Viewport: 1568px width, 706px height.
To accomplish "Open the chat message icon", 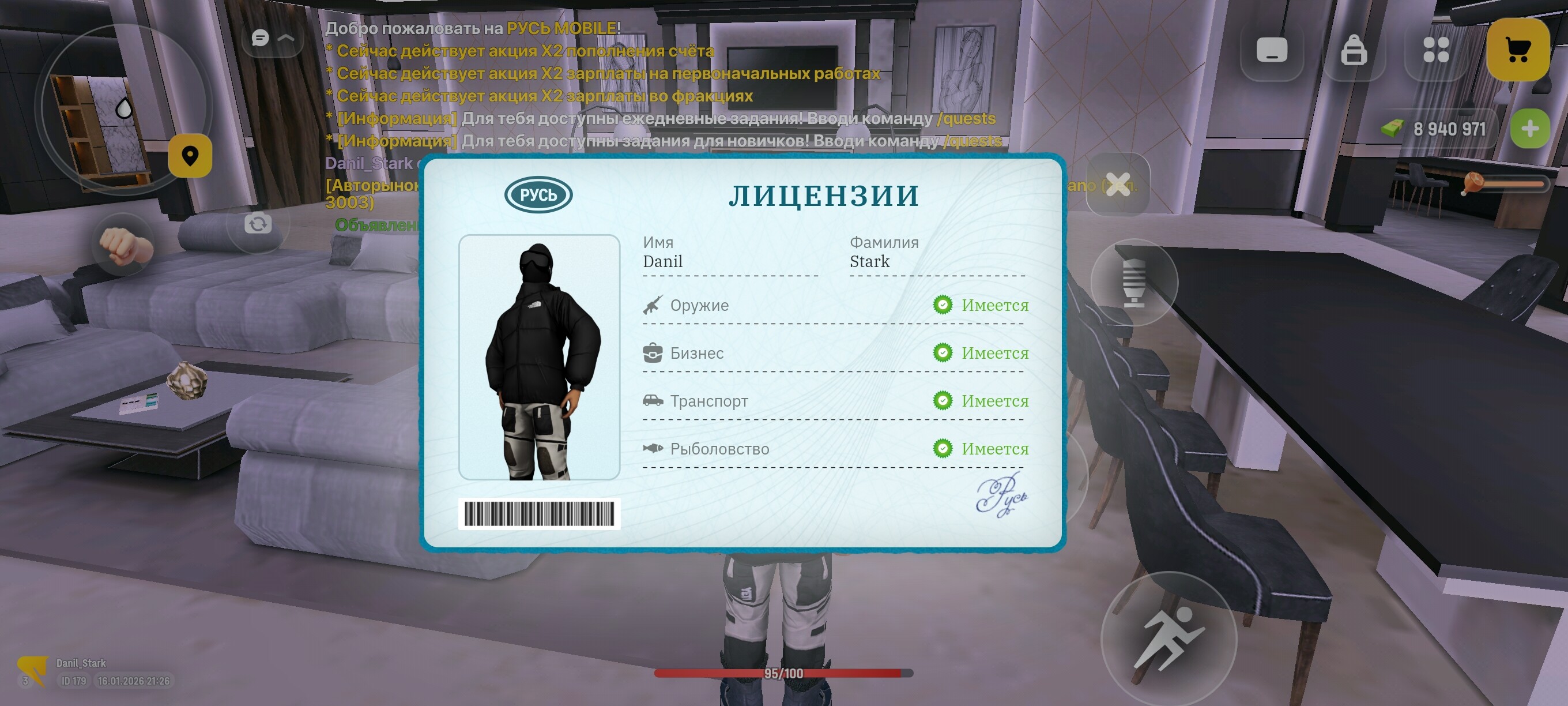I will point(261,37).
